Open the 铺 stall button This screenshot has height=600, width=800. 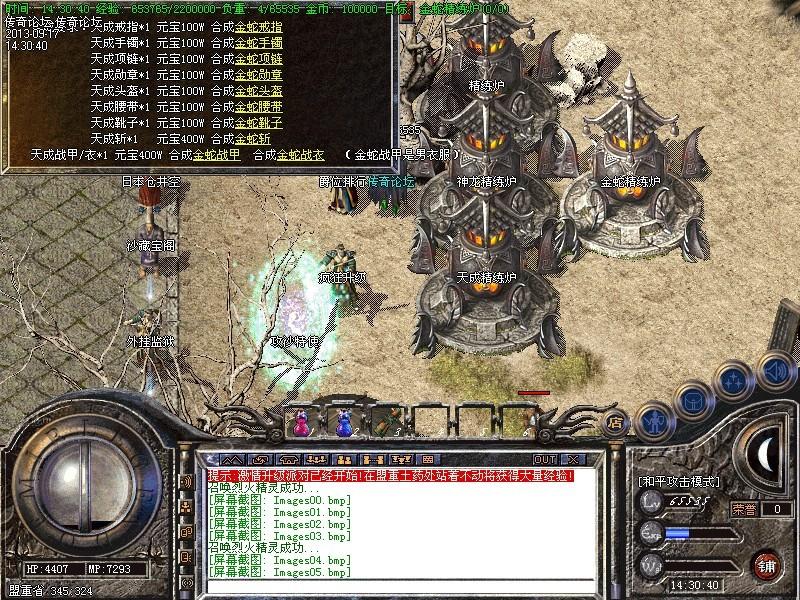766,564
